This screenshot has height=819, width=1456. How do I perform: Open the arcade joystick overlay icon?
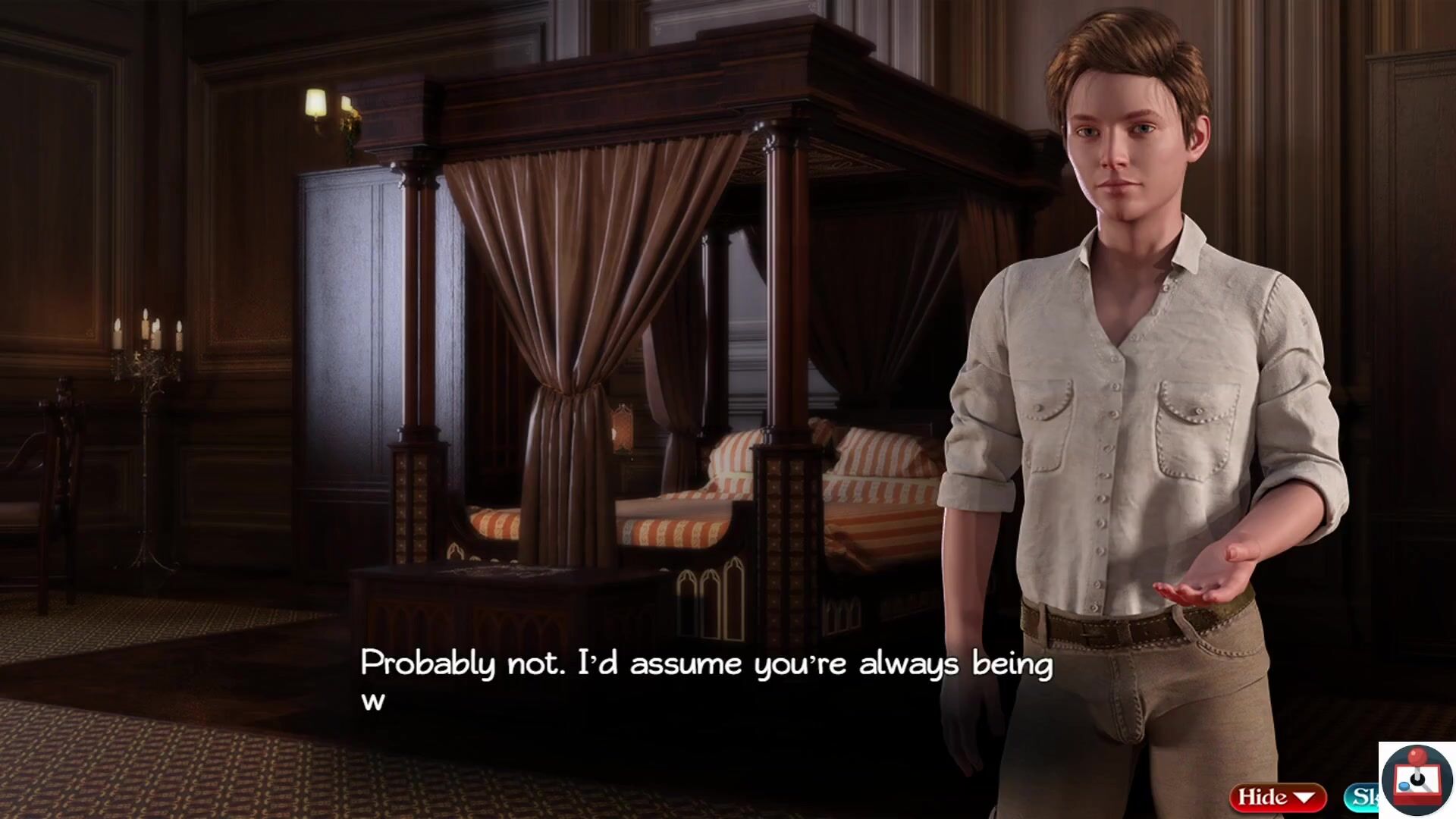1416,780
